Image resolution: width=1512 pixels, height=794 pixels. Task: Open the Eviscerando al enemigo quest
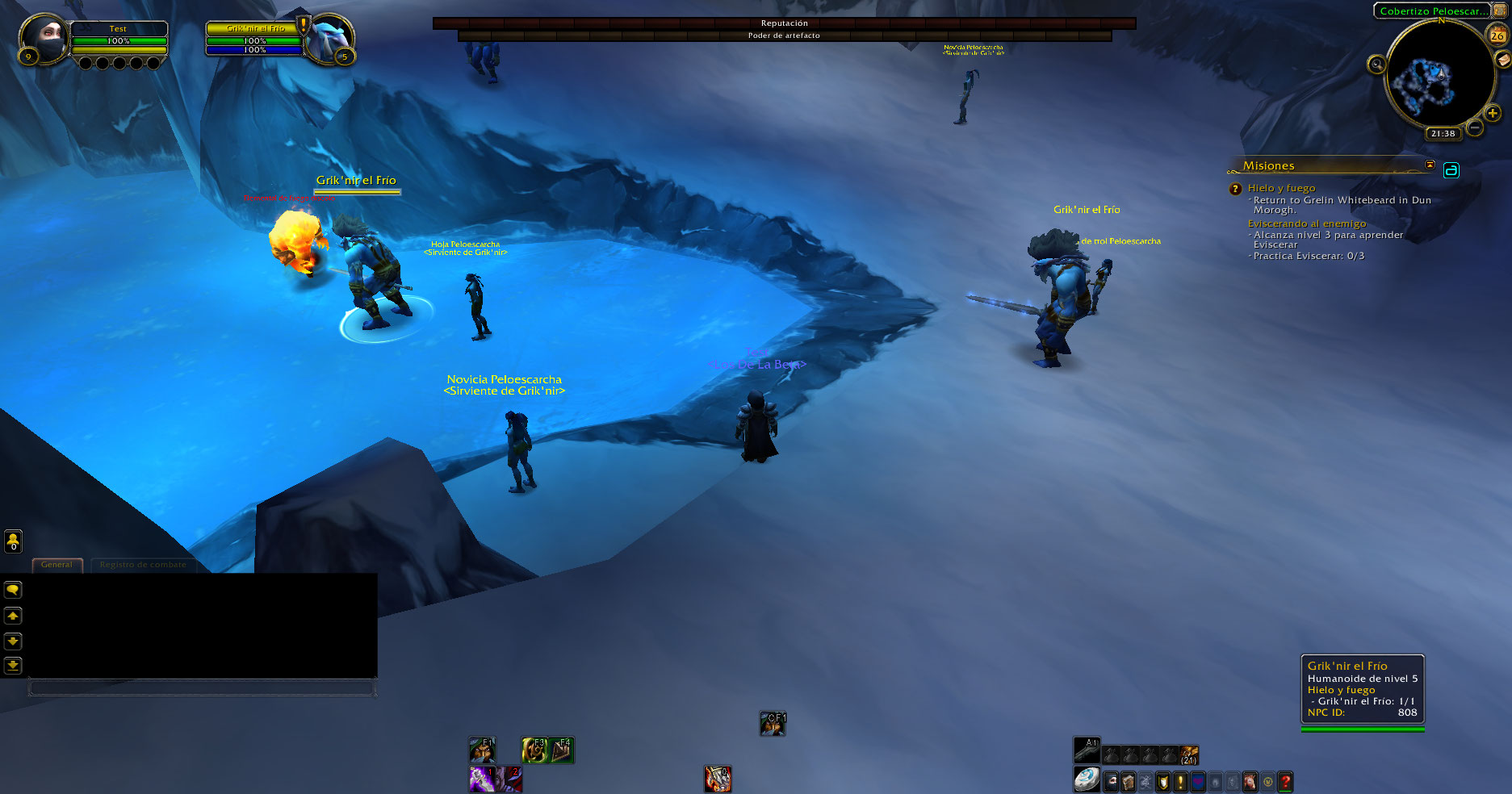(1306, 224)
